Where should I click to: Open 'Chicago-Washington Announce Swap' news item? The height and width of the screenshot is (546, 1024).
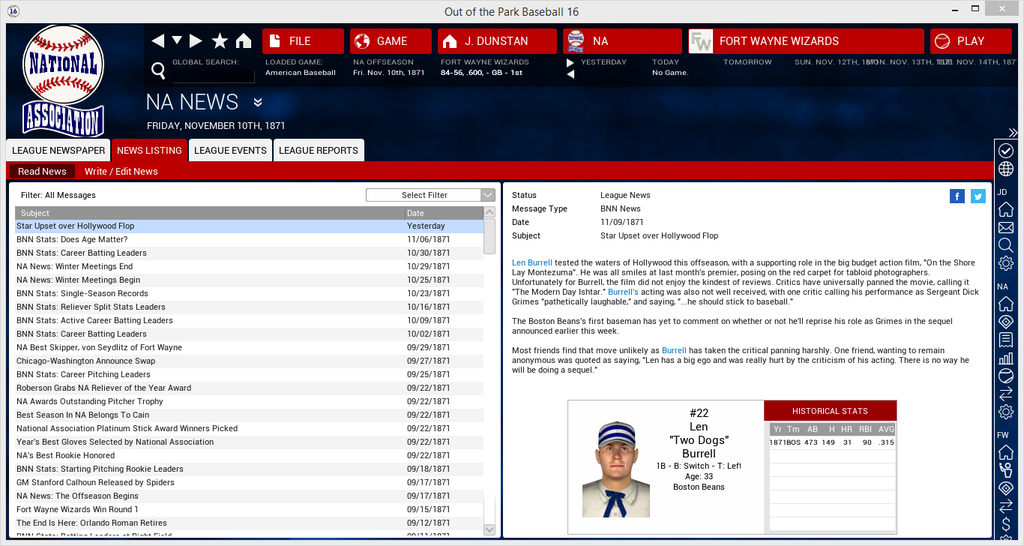[86, 361]
